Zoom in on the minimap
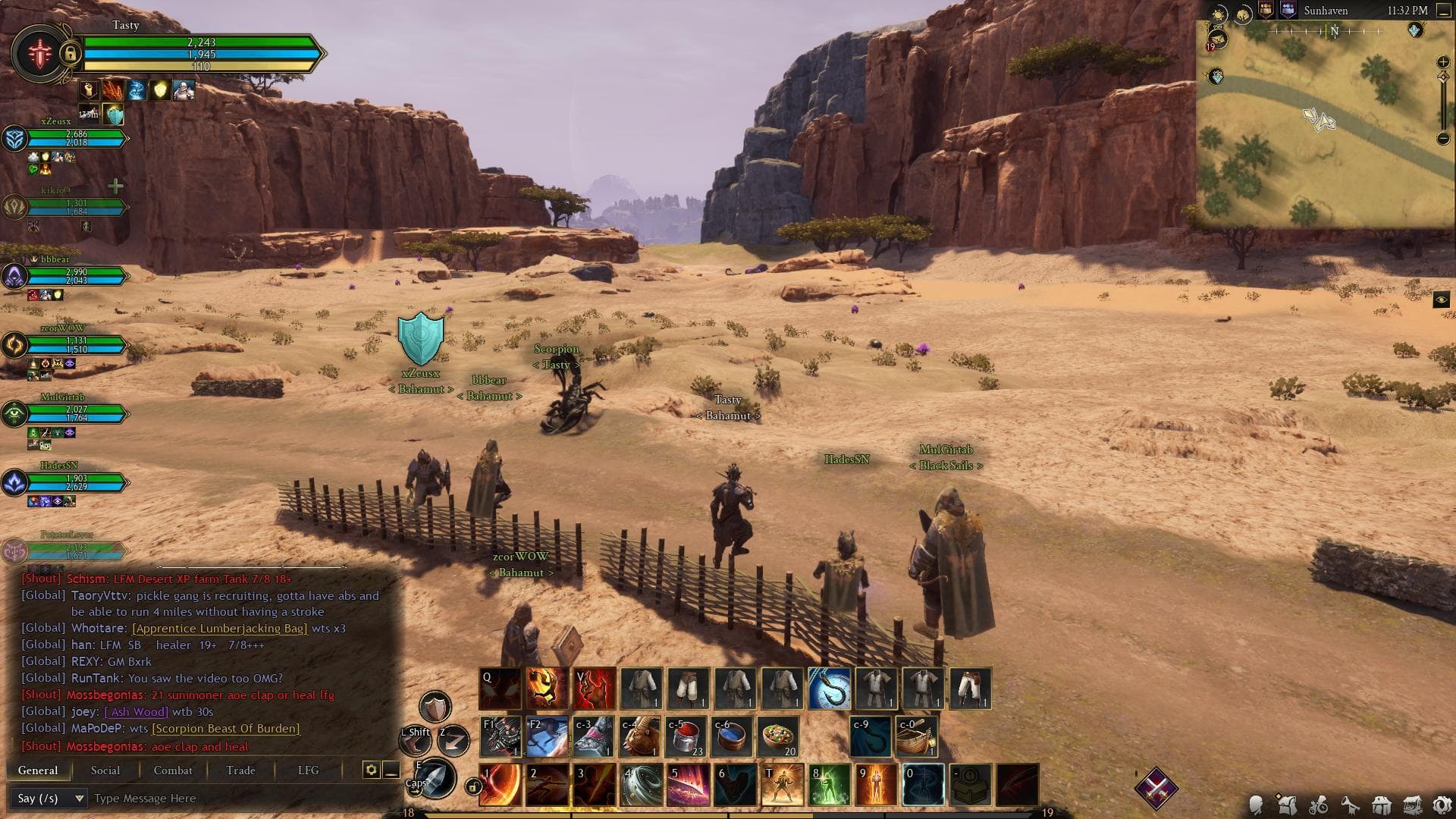The image size is (1456, 819). [x=1443, y=62]
